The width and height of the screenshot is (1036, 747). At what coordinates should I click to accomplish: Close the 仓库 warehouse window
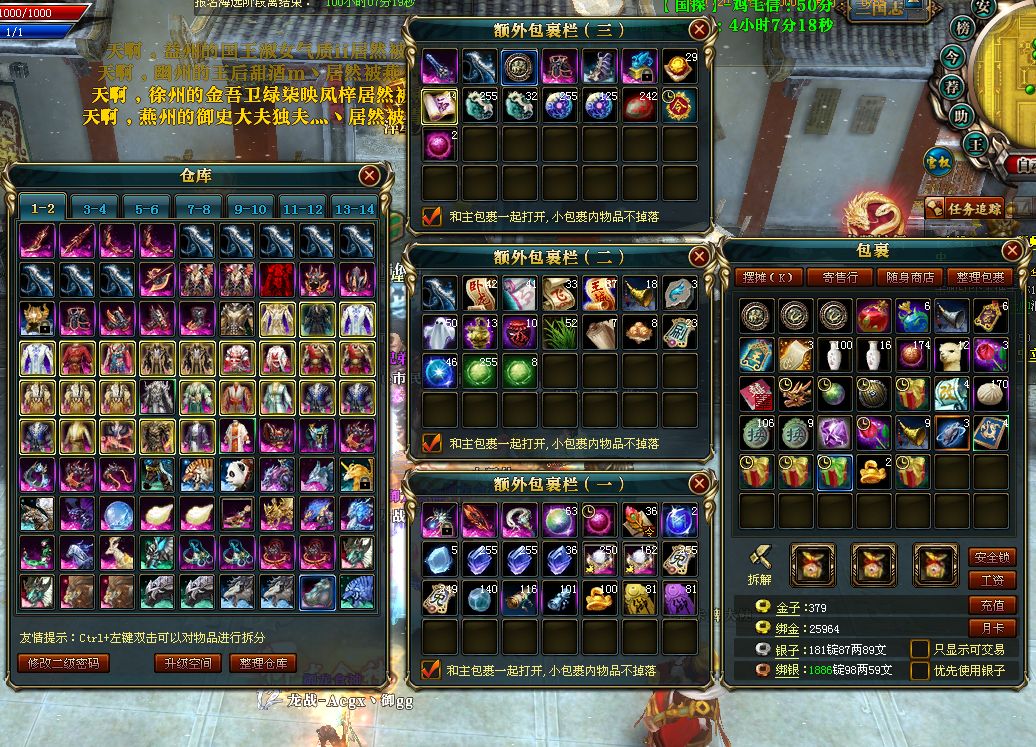(x=370, y=176)
